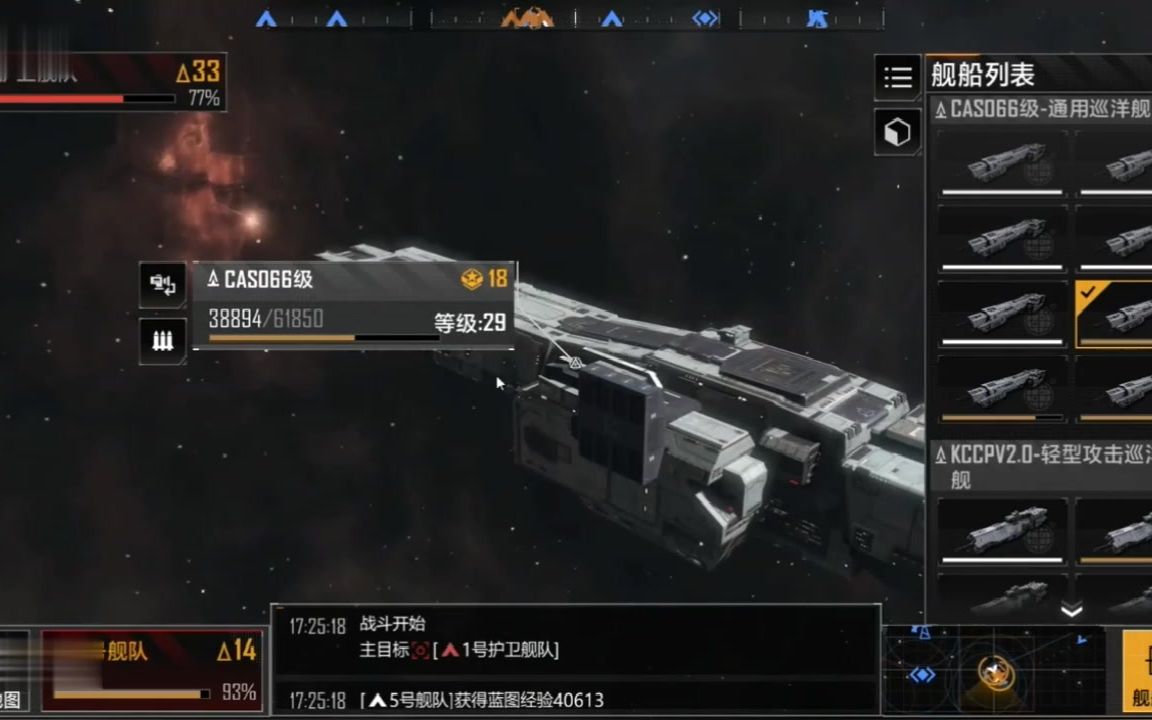Select the fleet panel showing Δ14

pos(152,669)
